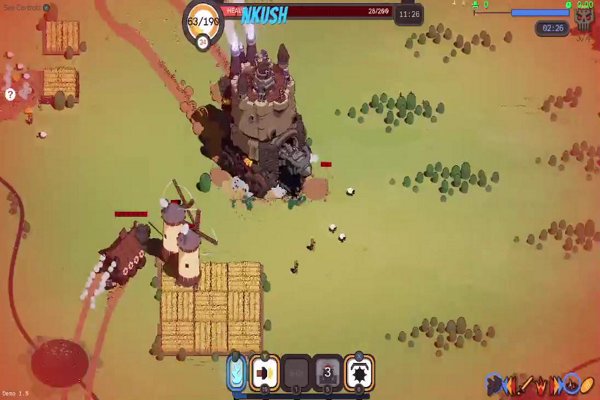600x400 pixels.
Task: Select the sword icon in the tracker
Action: [527, 384]
